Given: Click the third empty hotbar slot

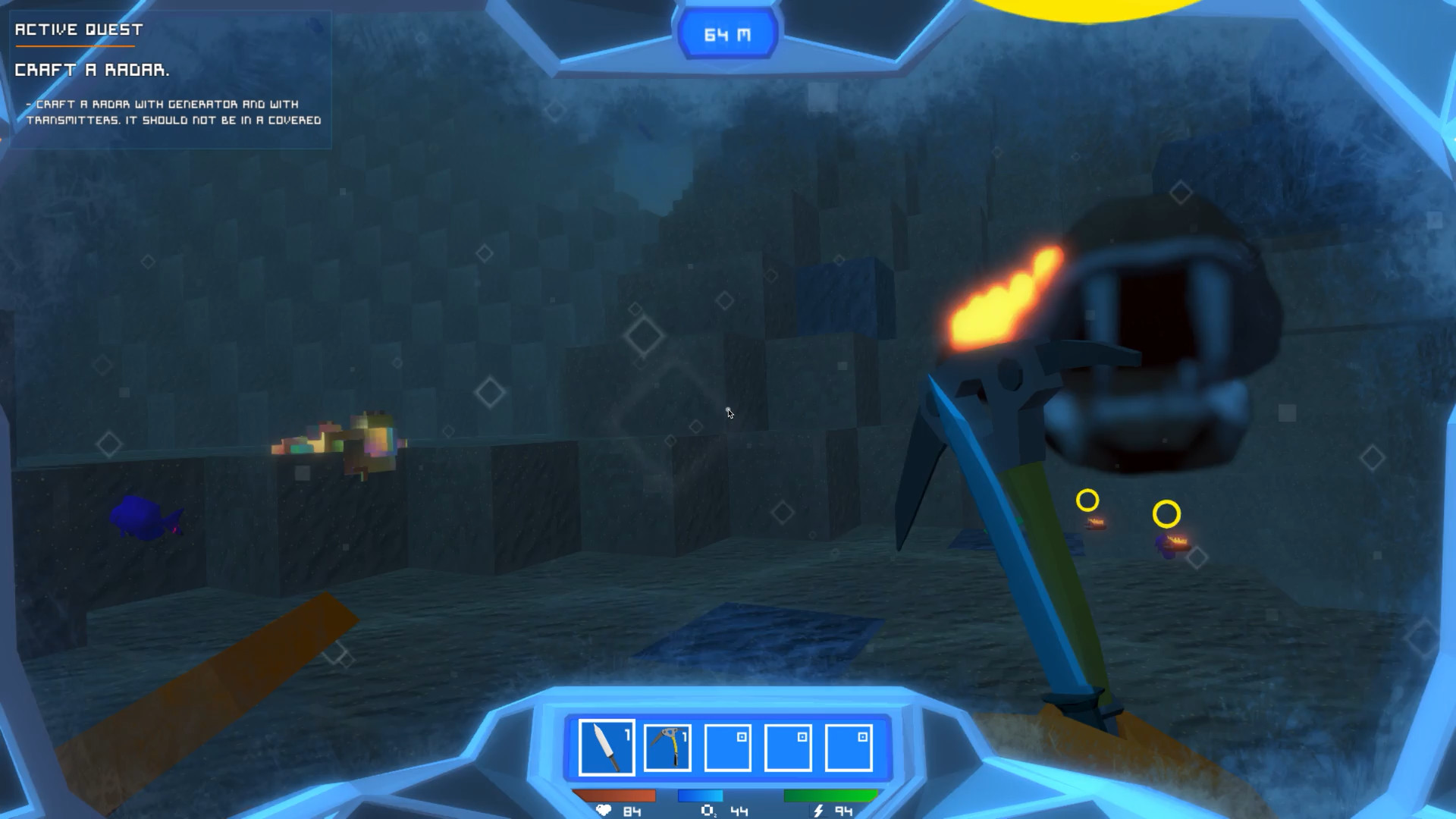Looking at the screenshot, I should pos(726,747).
